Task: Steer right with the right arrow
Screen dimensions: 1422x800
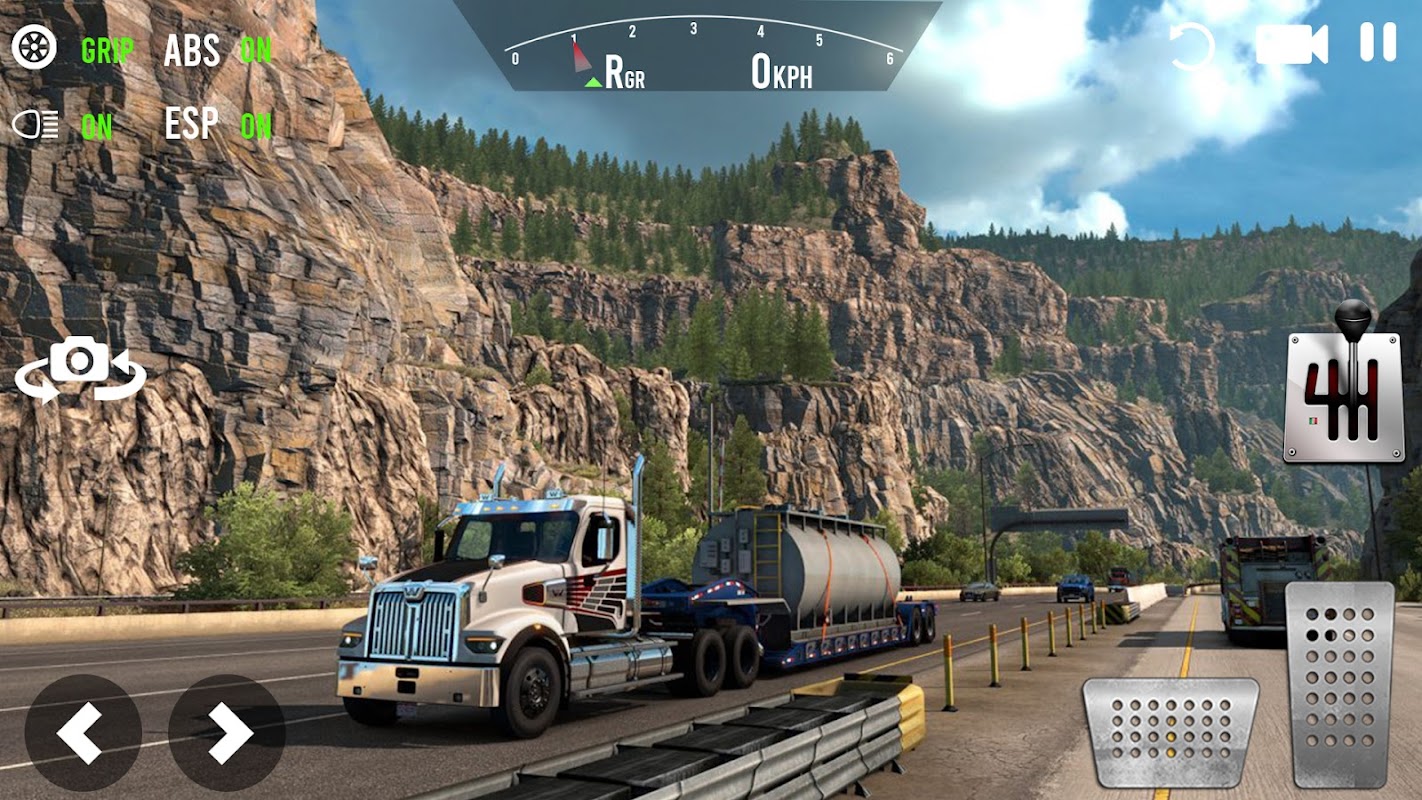Action: [227, 732]
